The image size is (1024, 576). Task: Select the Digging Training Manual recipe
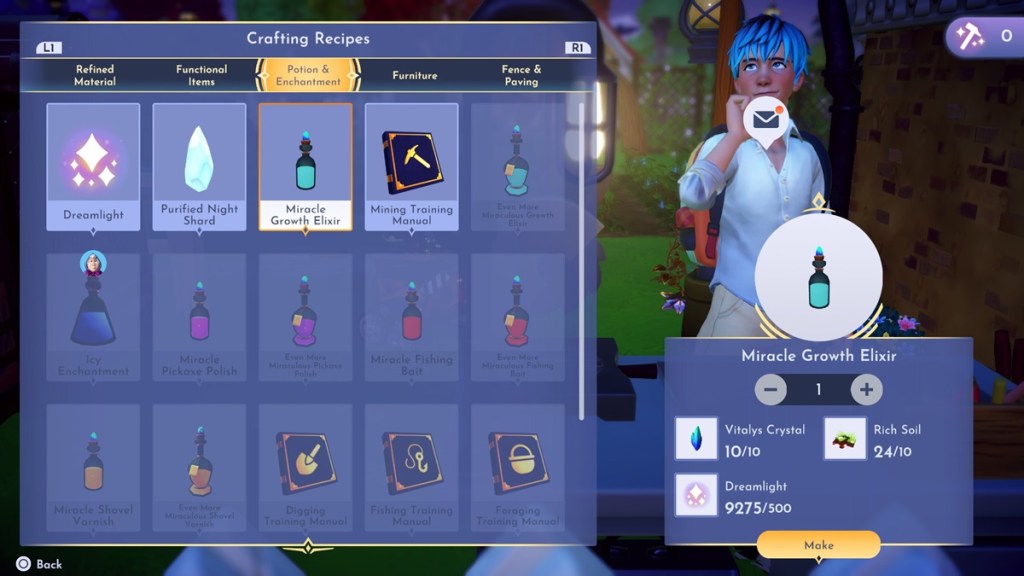[305, 467]
